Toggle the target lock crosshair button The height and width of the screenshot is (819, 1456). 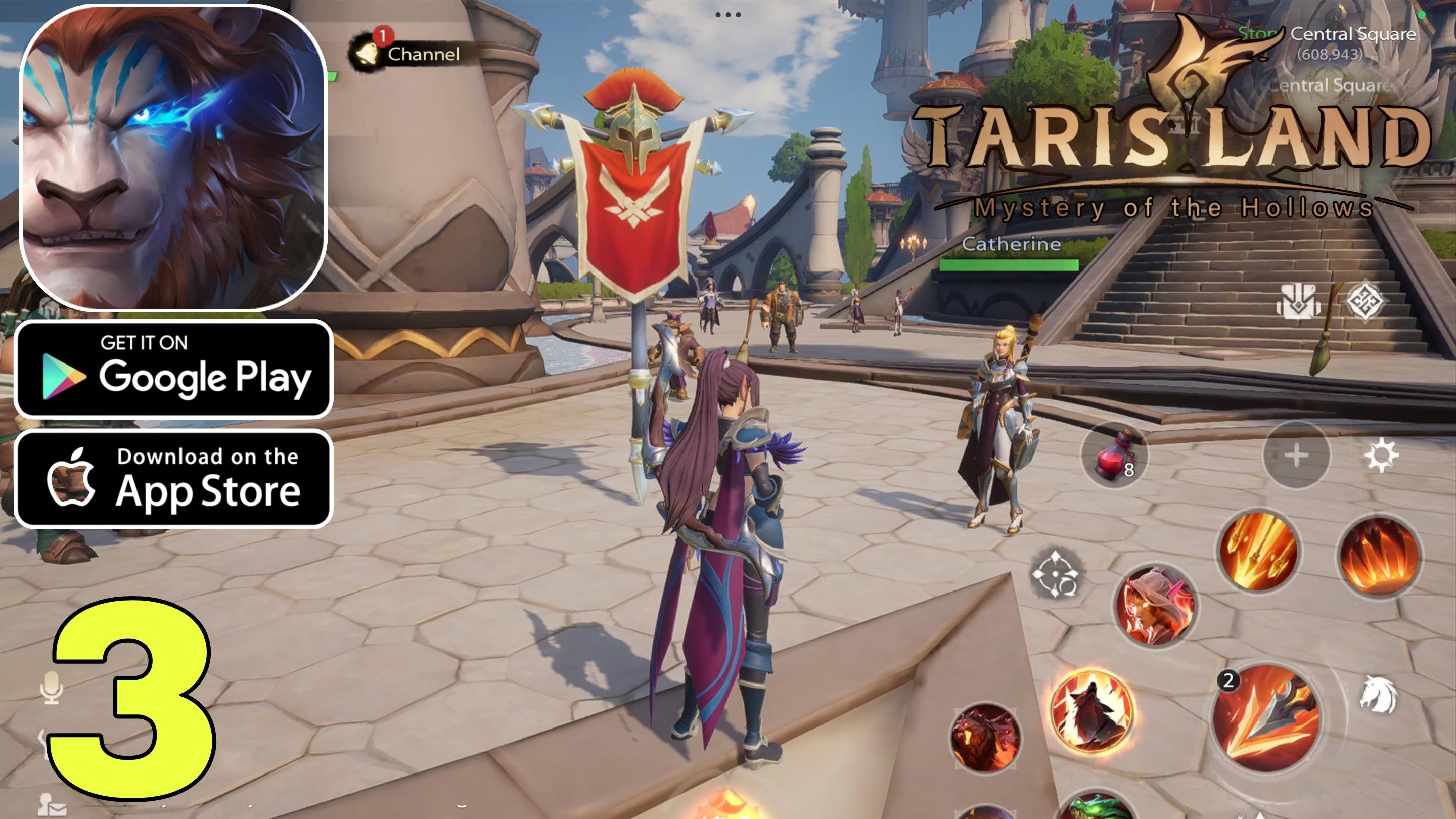pyautogui.click(x=1055, y=574)
